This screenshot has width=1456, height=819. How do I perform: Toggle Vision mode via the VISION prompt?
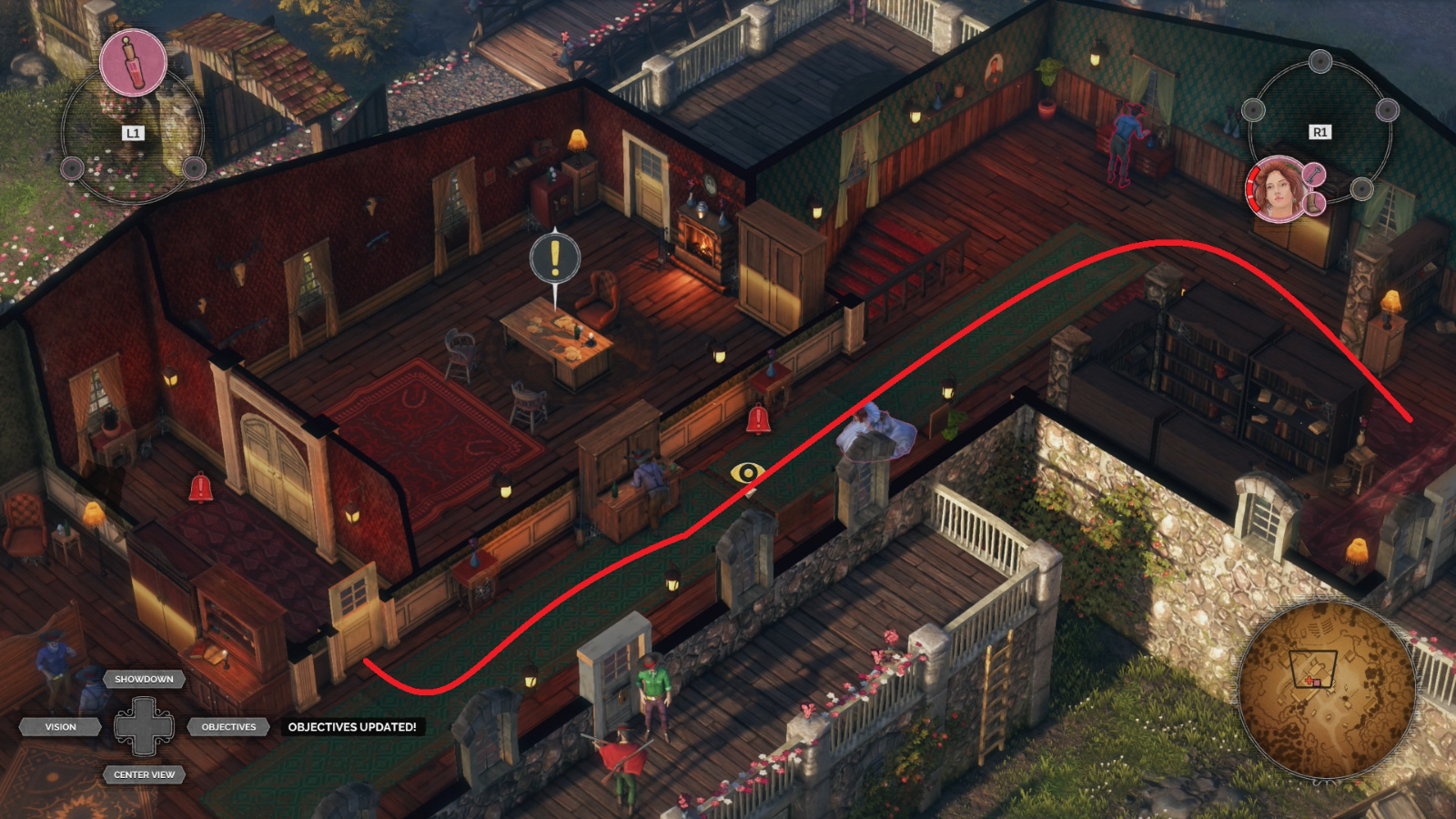click(61, 726)
